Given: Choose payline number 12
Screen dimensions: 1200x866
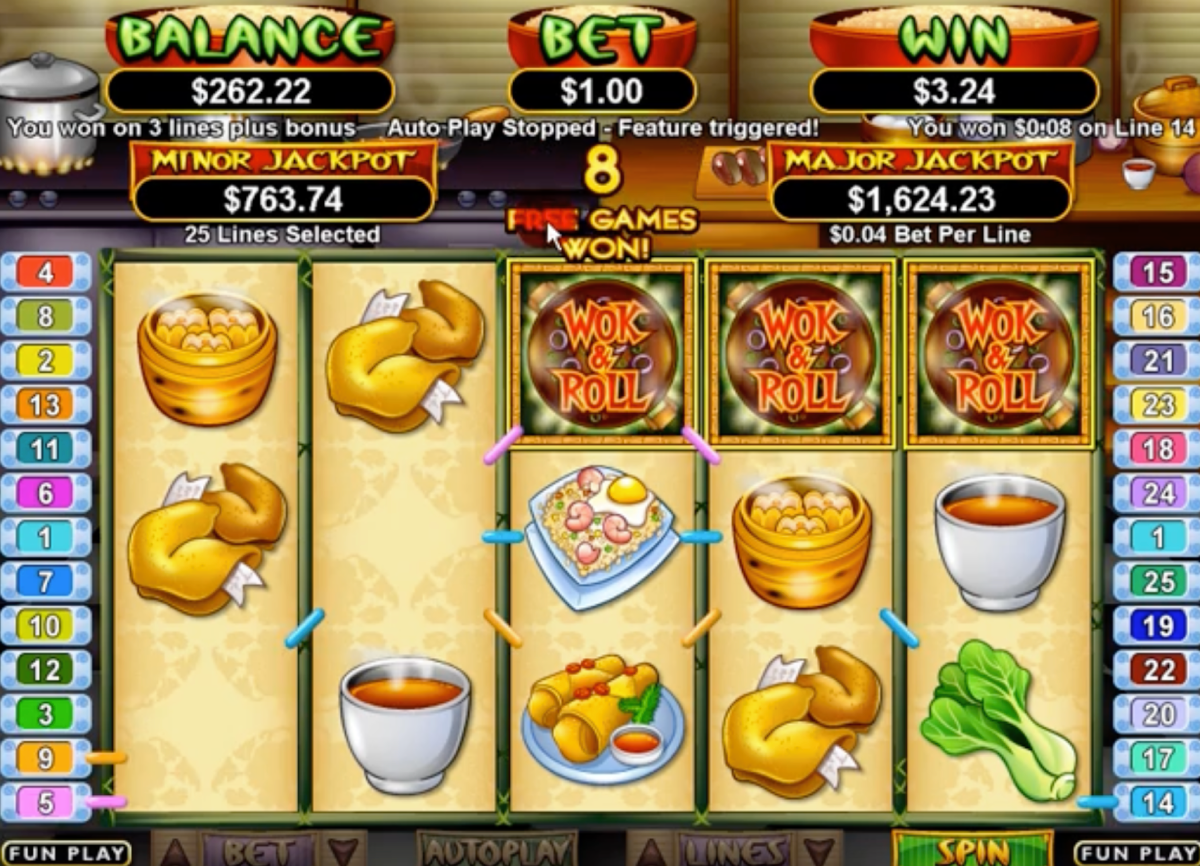Looking at the screenshot, I should tap(46, 669).
